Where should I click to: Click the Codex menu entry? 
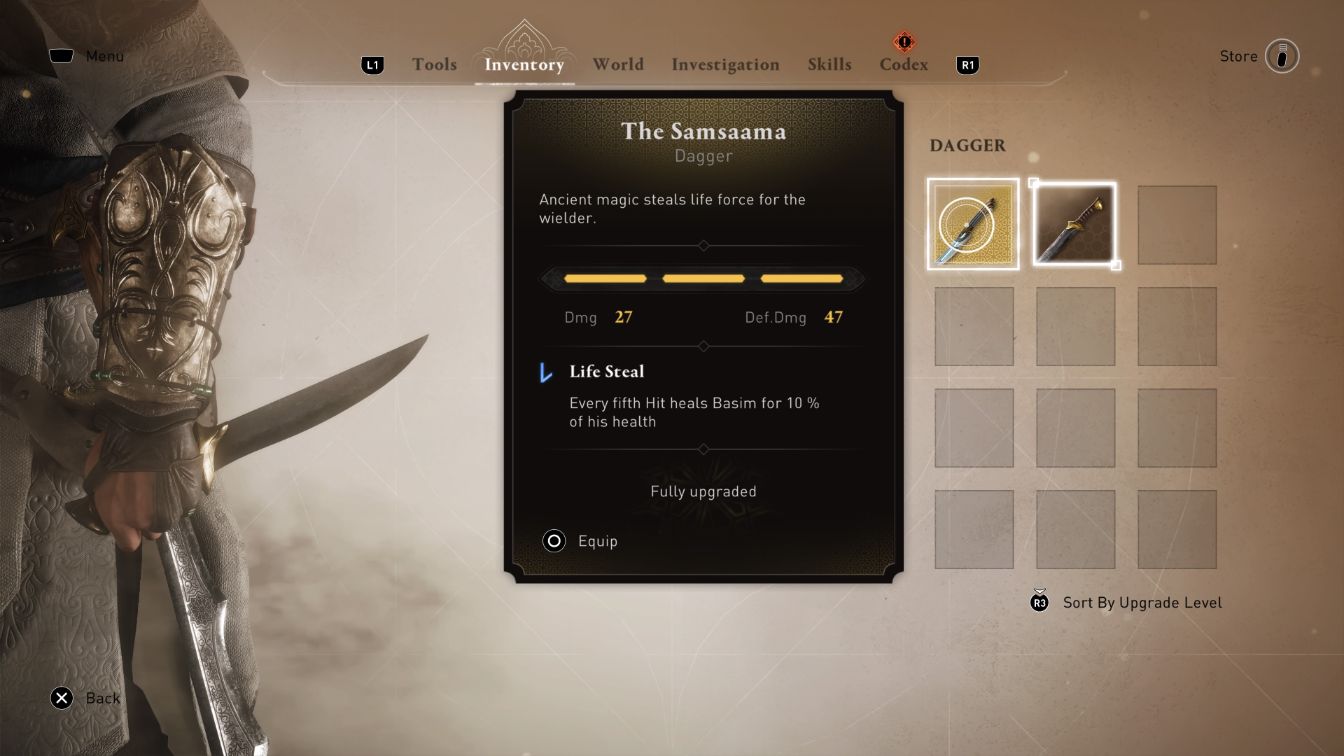click(903, 64)
